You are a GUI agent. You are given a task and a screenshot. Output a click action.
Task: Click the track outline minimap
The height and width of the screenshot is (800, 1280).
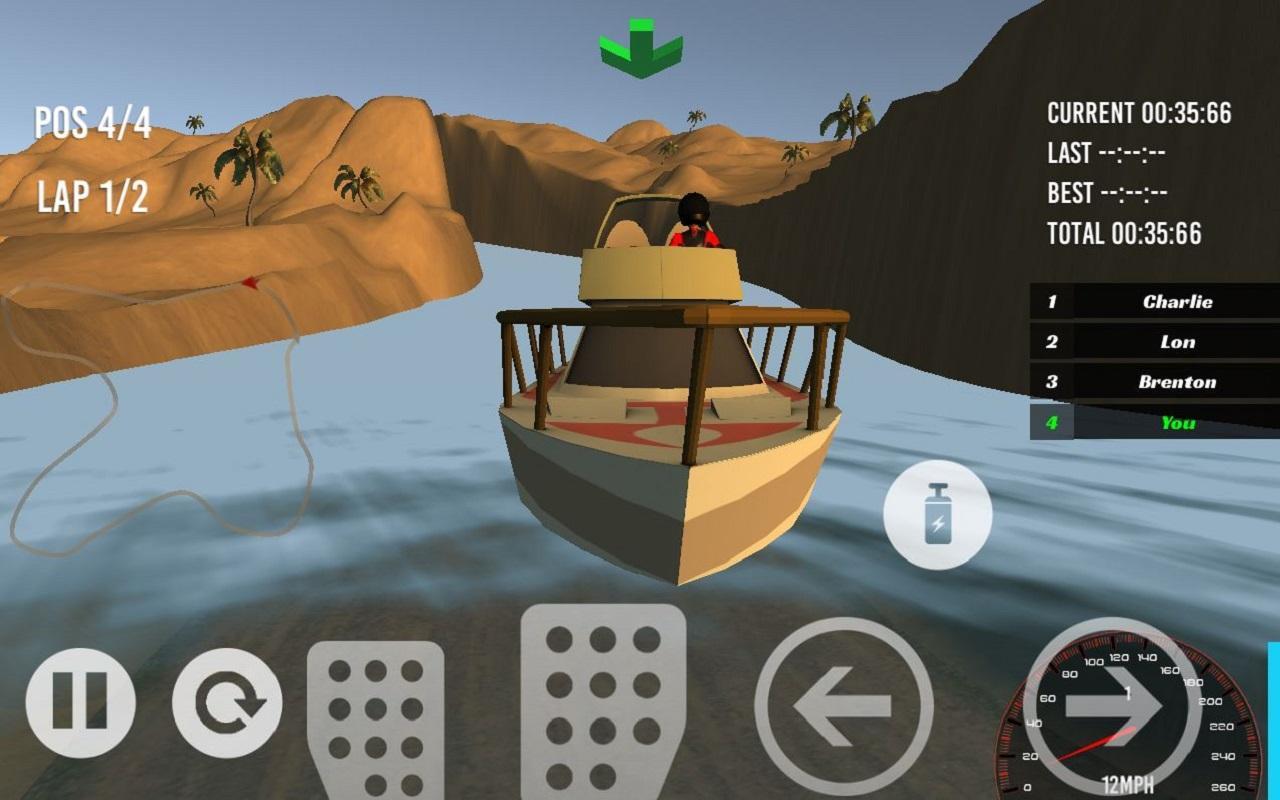[160, 410]
